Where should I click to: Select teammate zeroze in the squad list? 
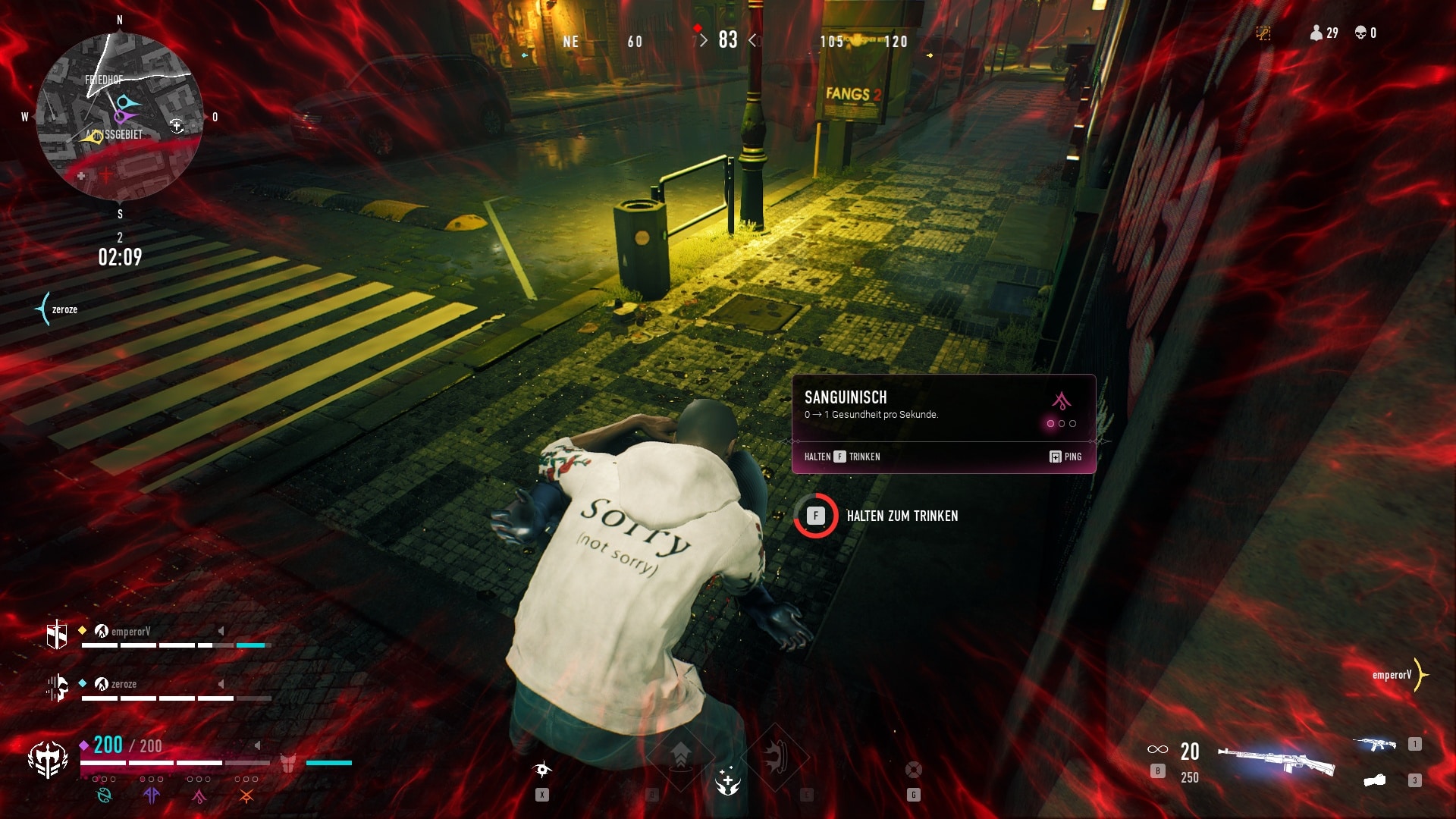point(124,684)
